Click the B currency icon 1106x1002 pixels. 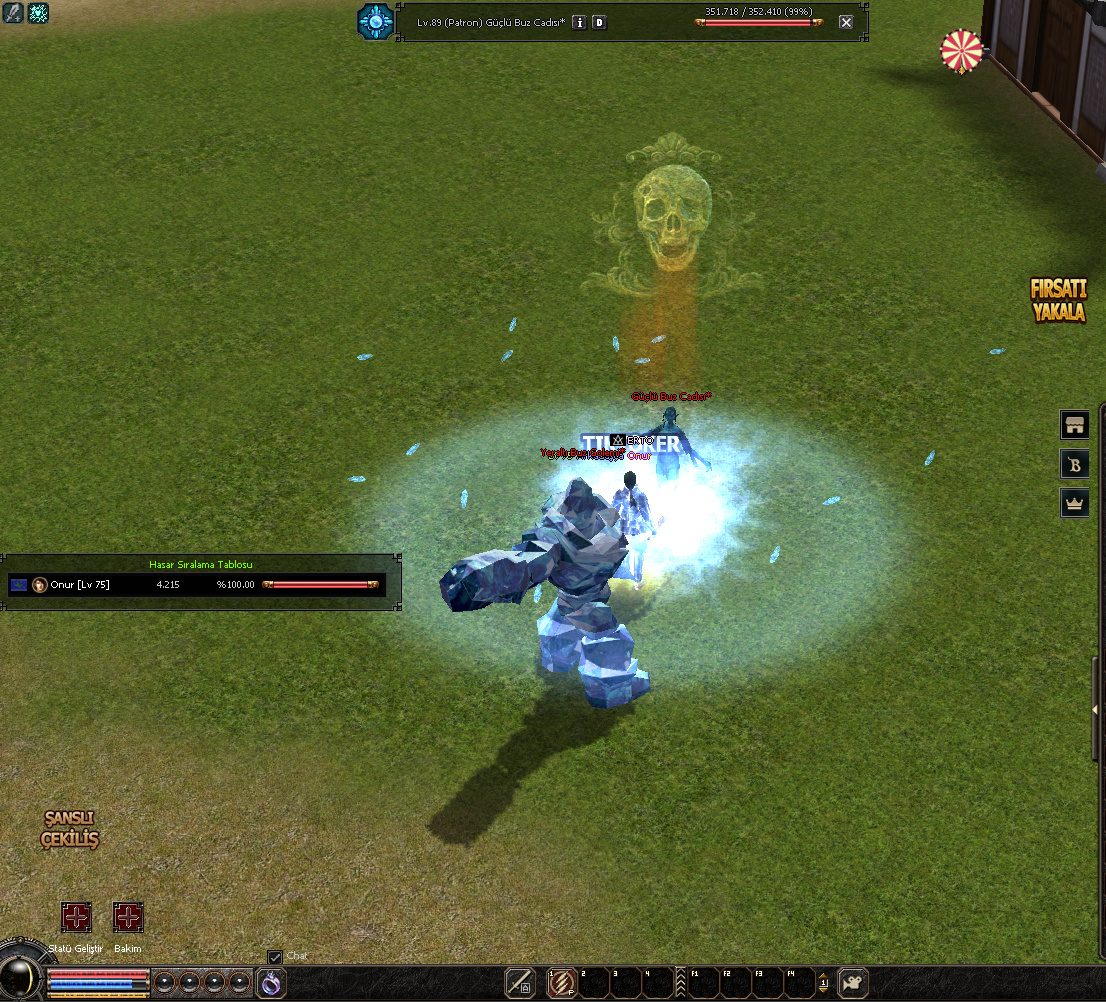pos(1075,463)
